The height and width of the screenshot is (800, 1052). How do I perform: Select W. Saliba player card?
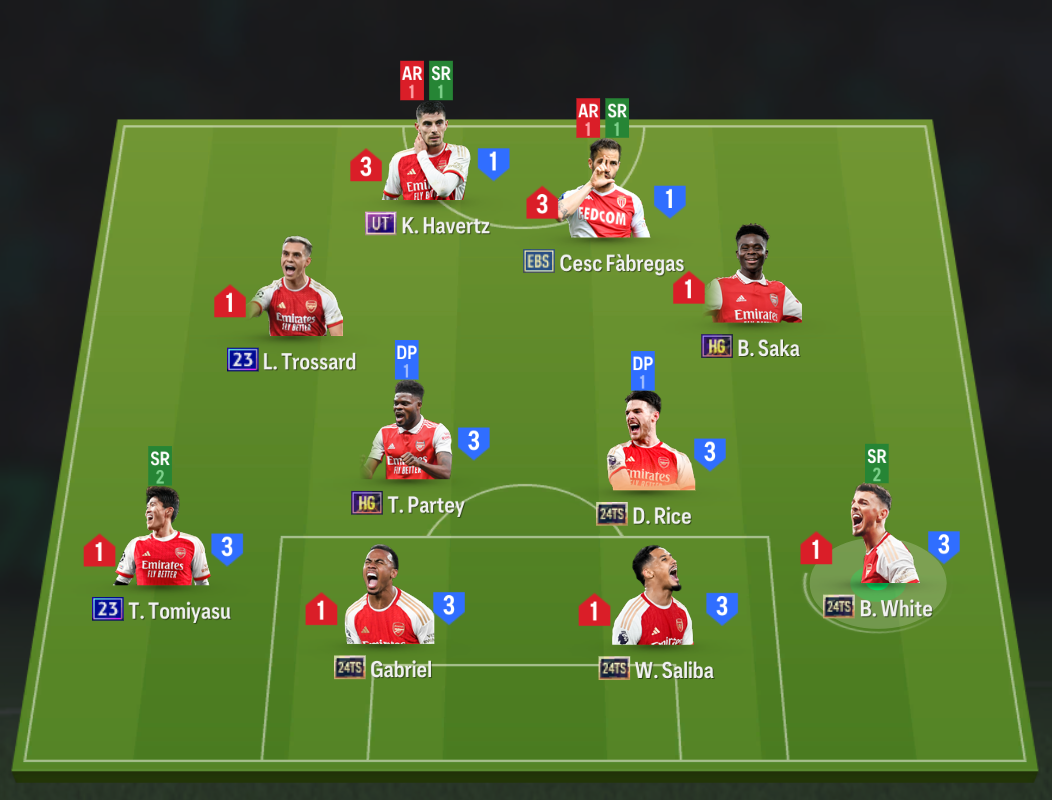point(653,600)
